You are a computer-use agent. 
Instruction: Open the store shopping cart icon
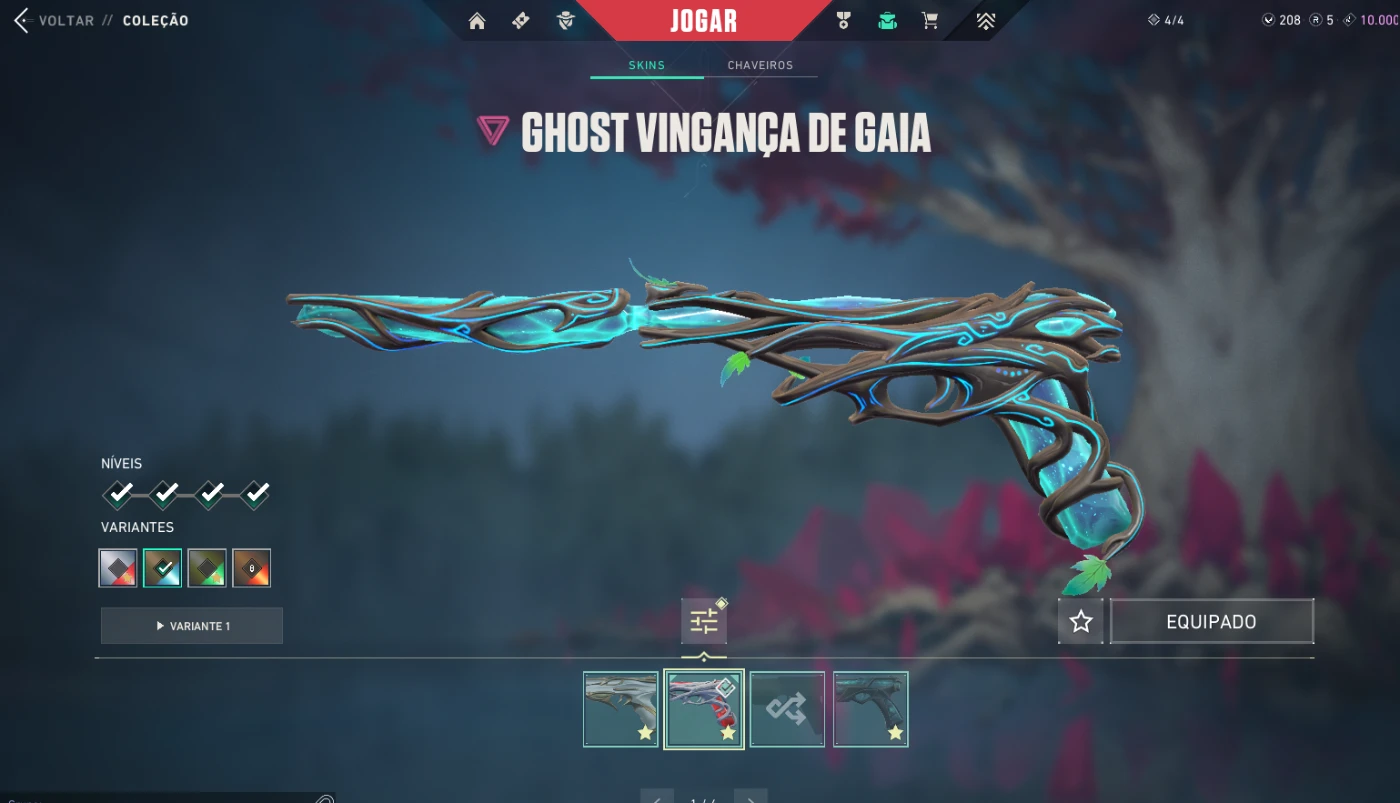coord(930,21)
